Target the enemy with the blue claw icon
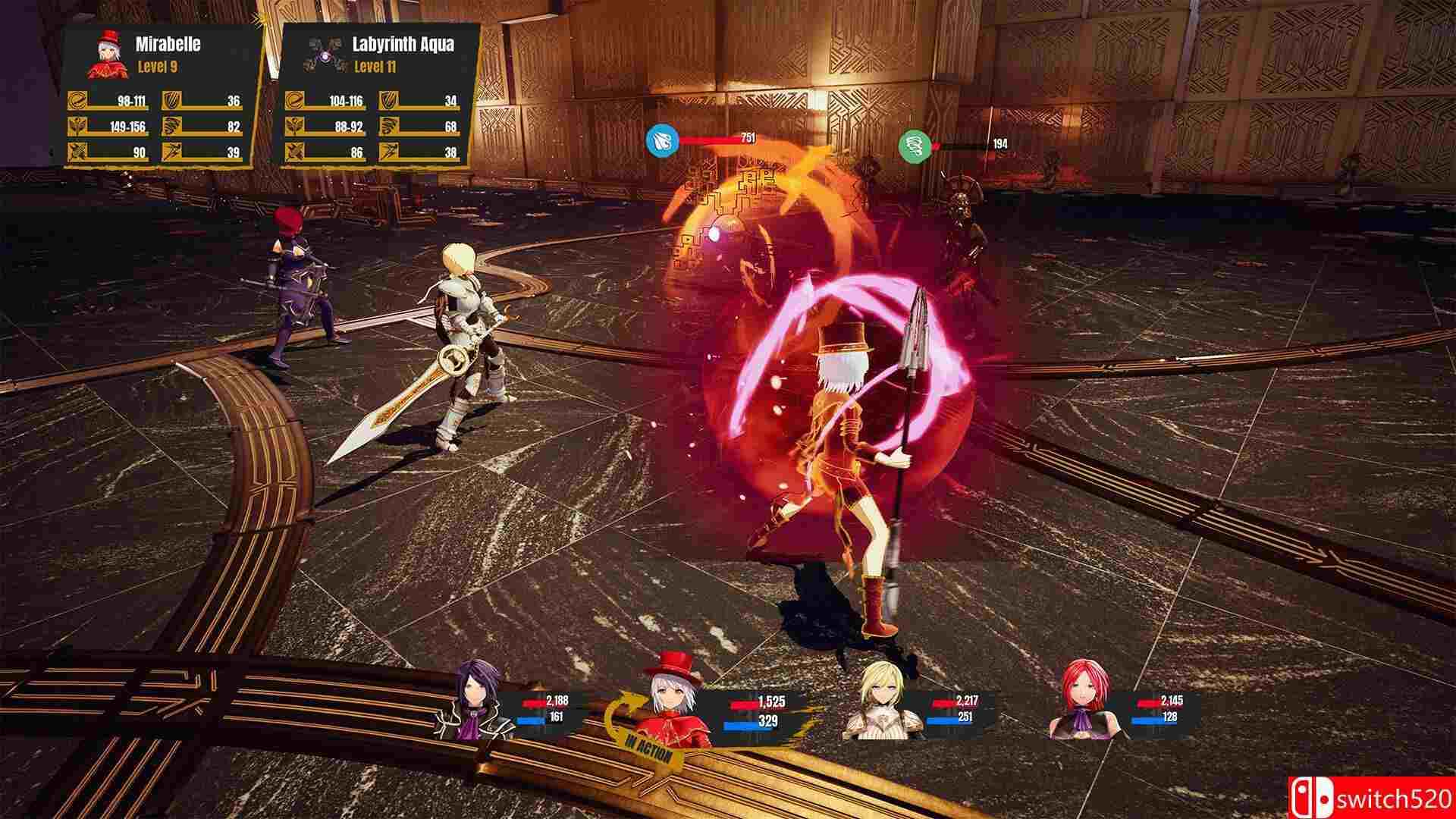This screenshot has height=819, width=1456. click(x=662, y=142)
